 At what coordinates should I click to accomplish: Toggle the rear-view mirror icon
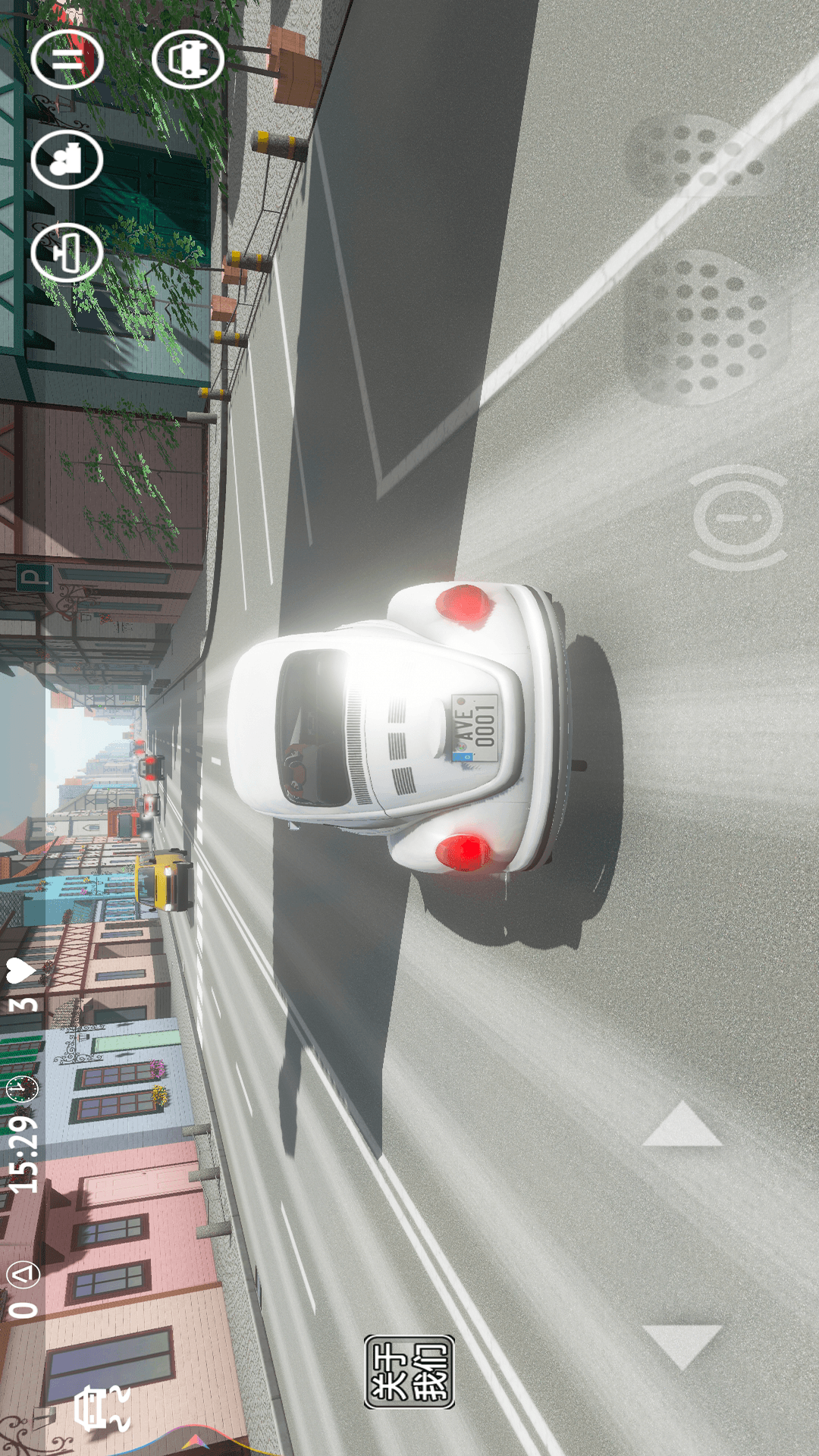pos(67,253)
